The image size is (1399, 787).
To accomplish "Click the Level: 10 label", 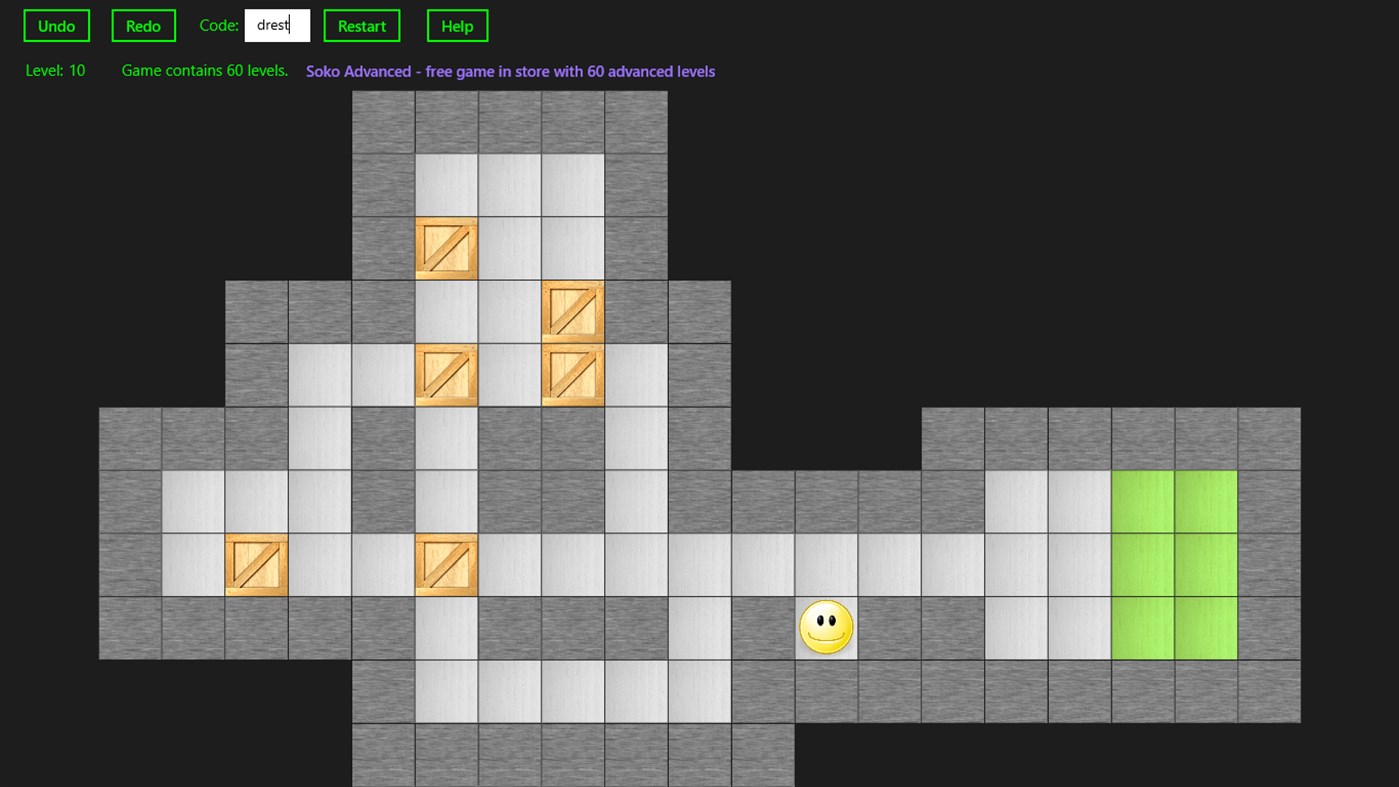I will click(x=55, y=70).
